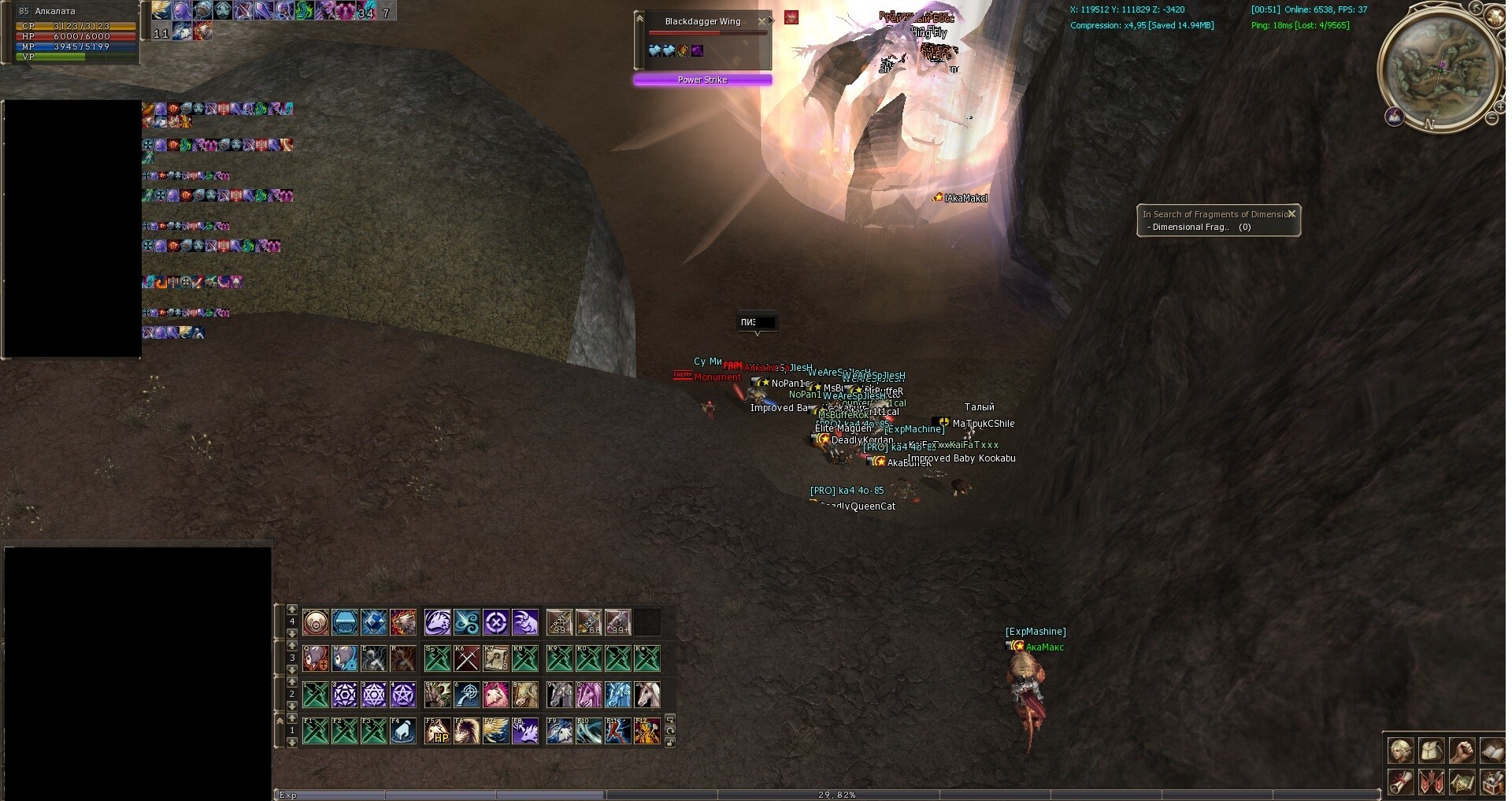The height and width of the screenshot is (801, 1512).
Task: Close the Dimensional Fragments quest tracker
Action: pos(1291,213)
